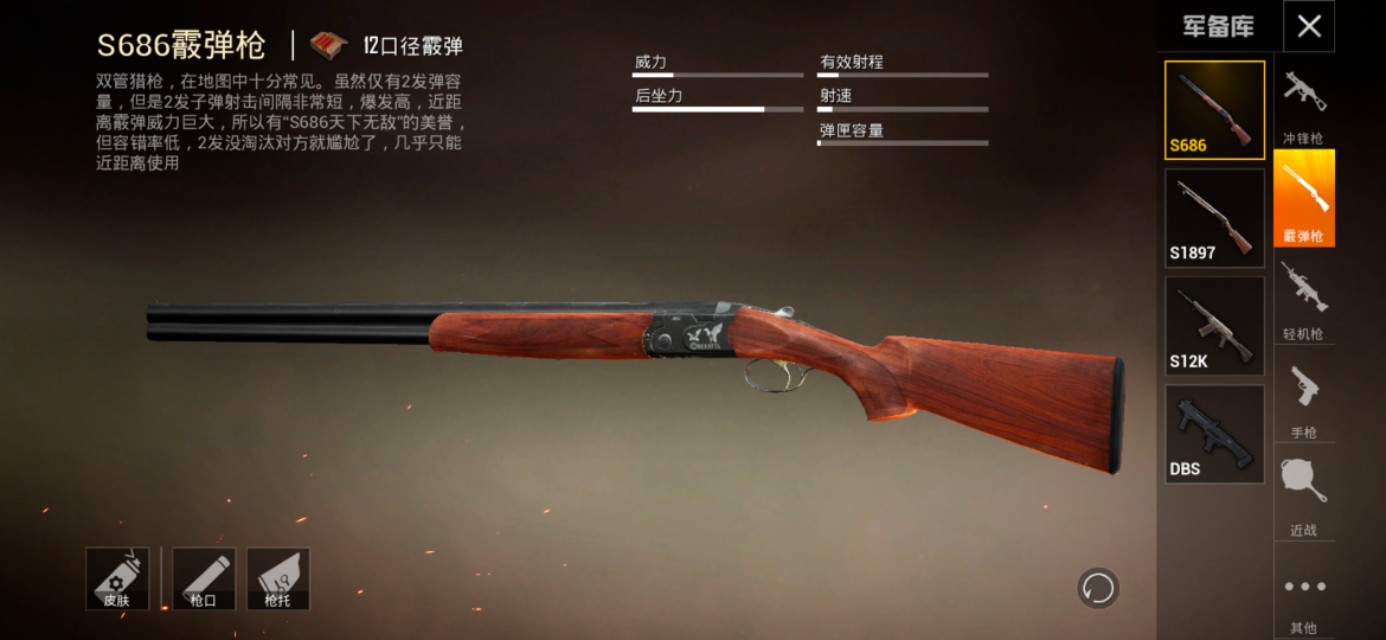Open the 近战 melee category with pan icon
Viewport: 1386px width, 640px height.
[x=1304, y=495]
